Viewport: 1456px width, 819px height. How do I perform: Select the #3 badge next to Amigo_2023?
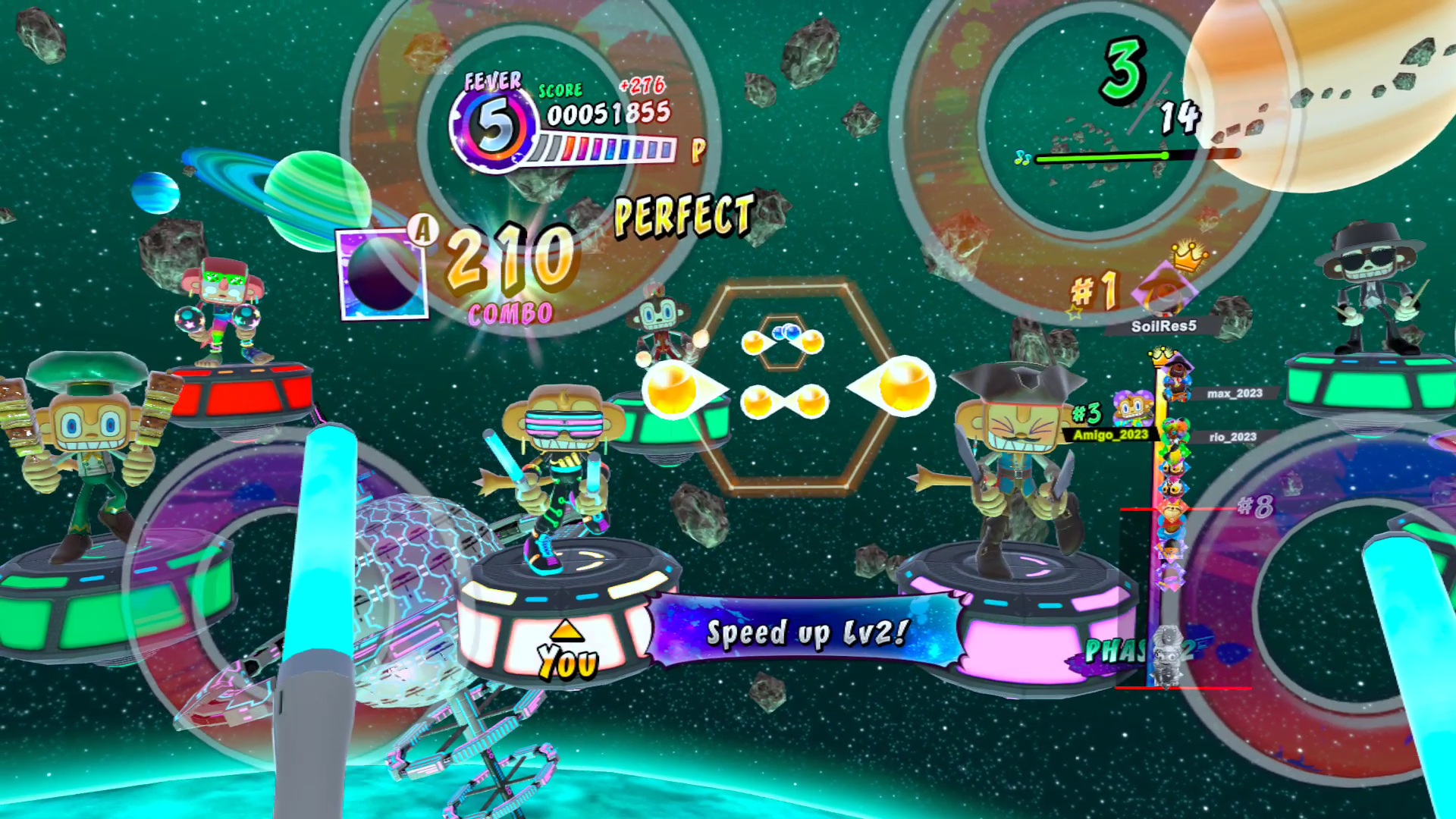(x=1087, y=413)
